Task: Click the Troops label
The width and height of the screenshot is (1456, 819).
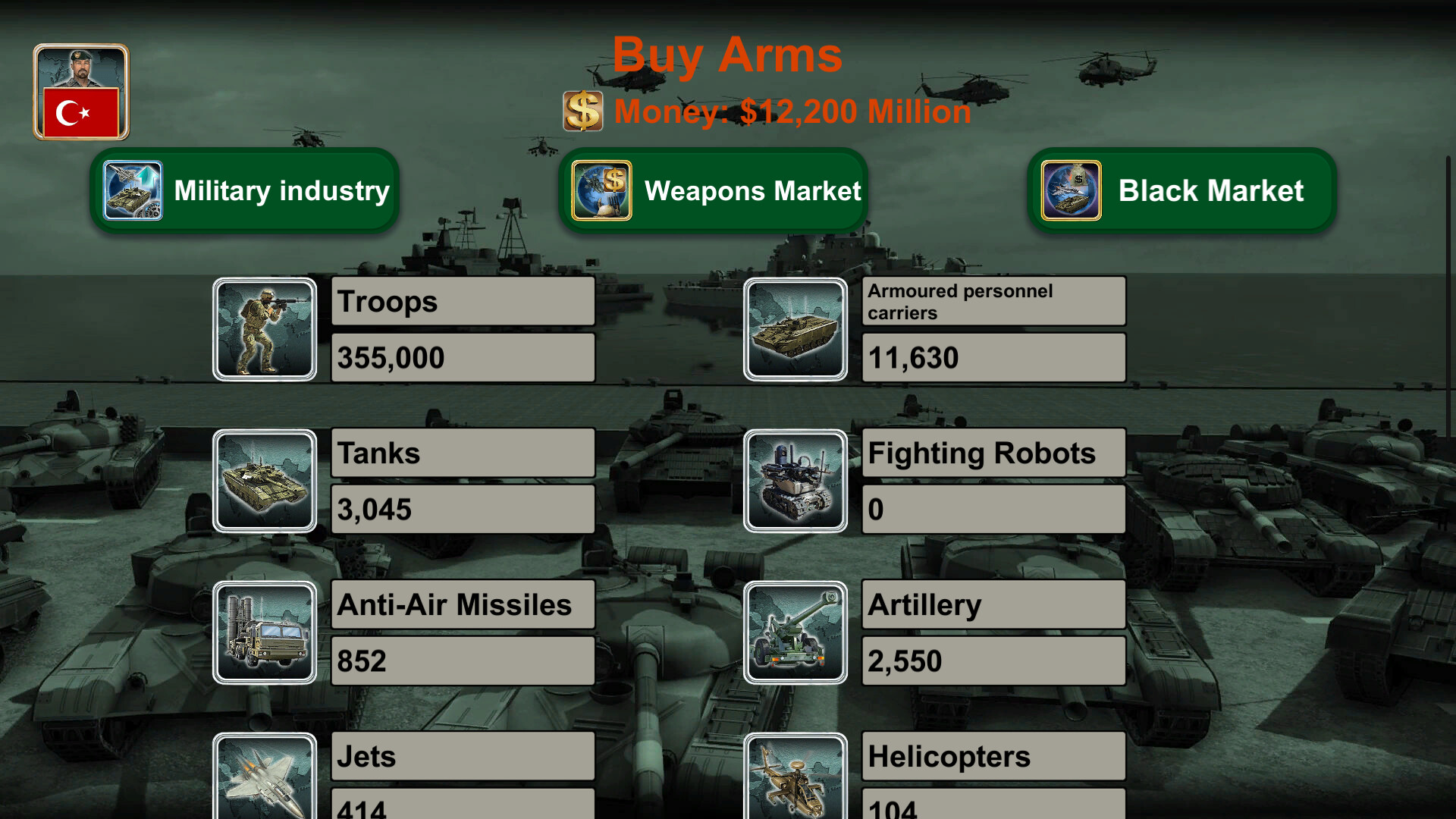Action: click(463, 301)
